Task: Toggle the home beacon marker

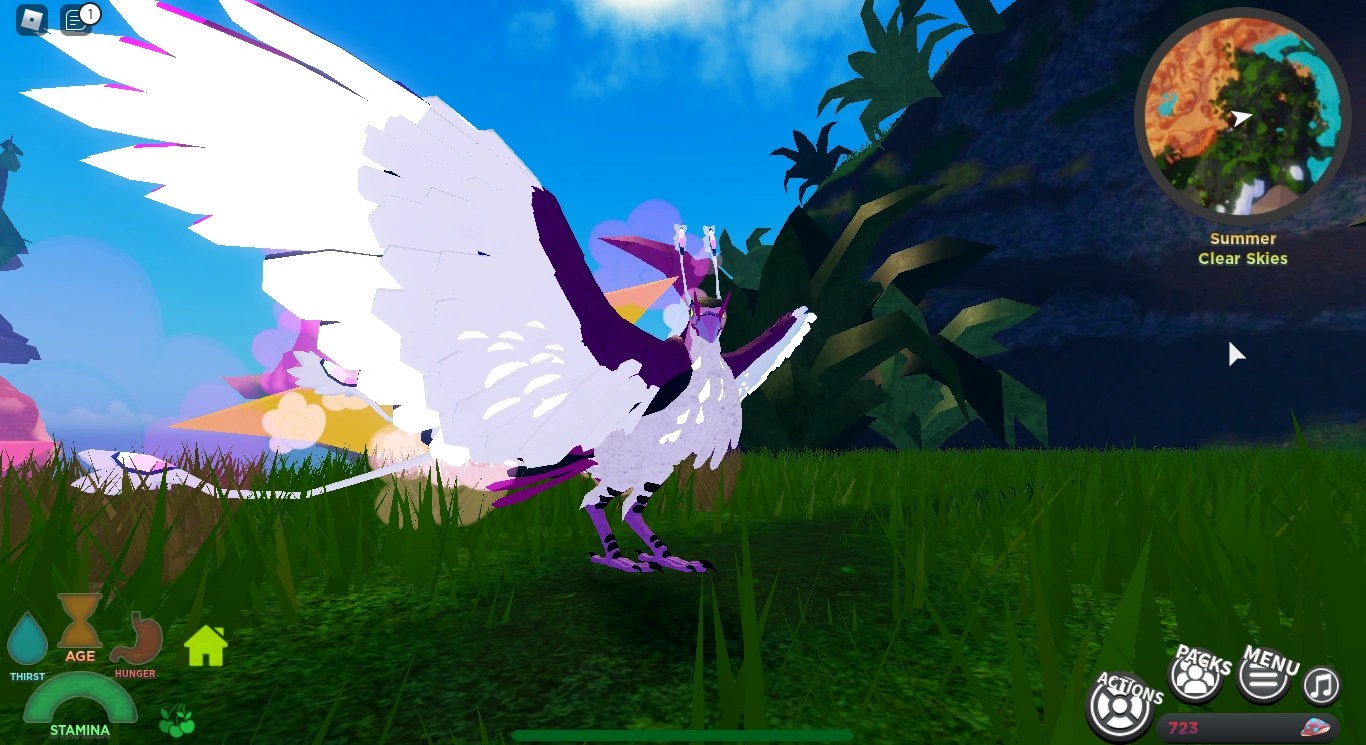Action: (x=204, y=648)
